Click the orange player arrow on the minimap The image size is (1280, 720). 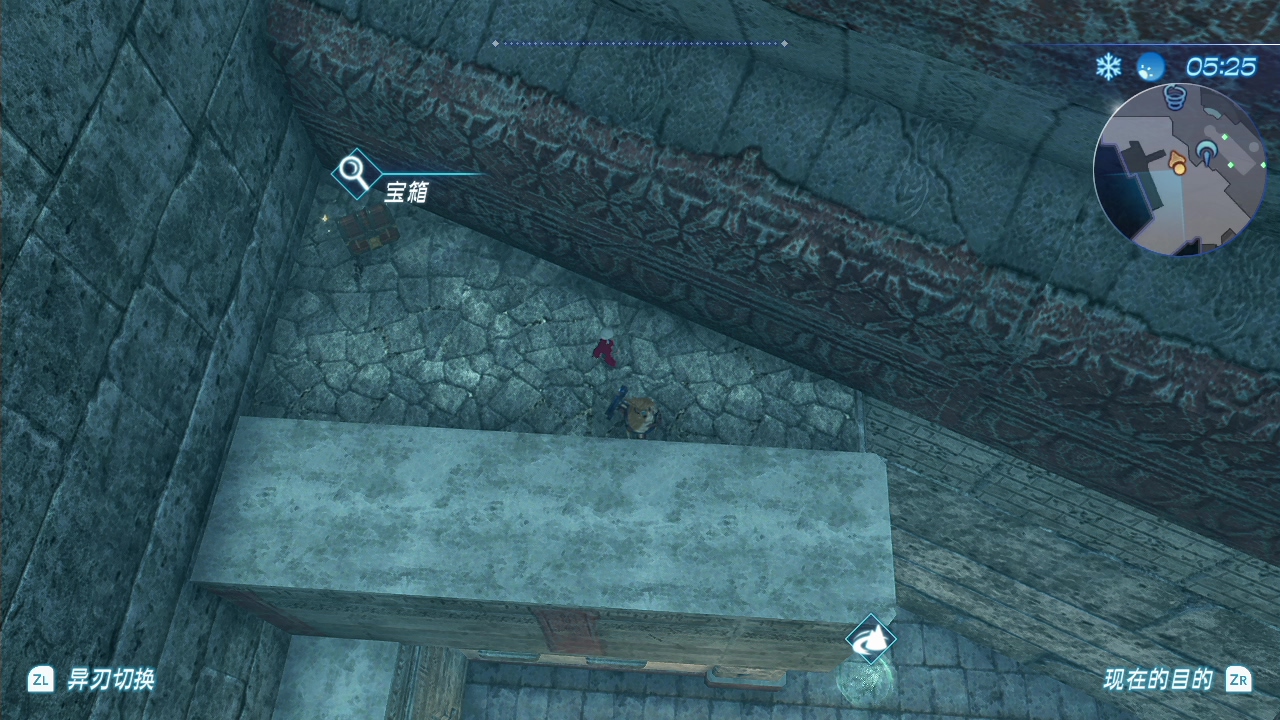pos(1179,163)
